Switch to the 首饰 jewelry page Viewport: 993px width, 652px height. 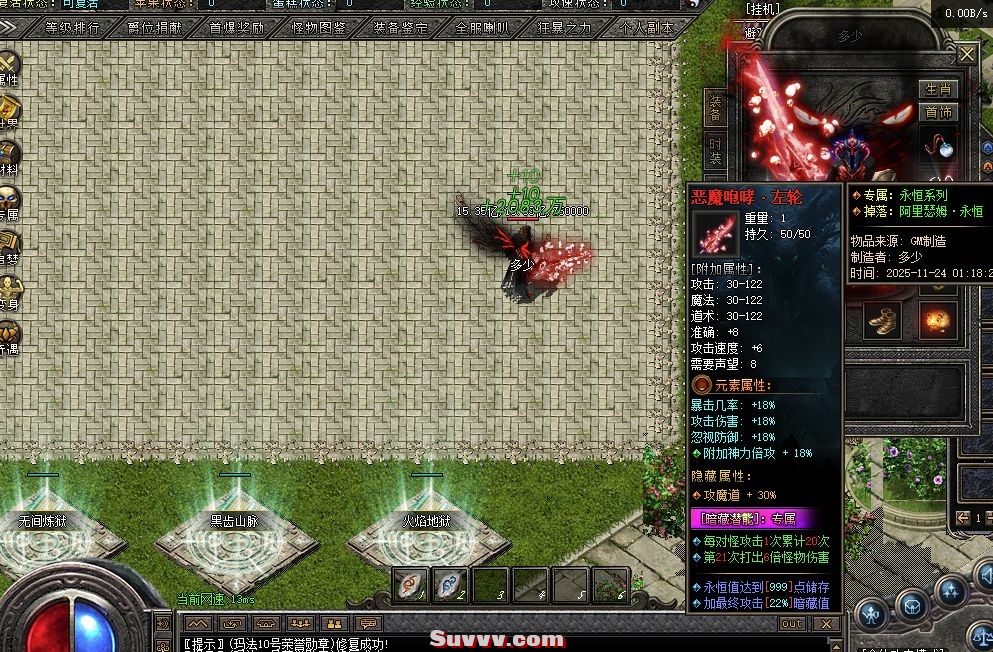939,112
